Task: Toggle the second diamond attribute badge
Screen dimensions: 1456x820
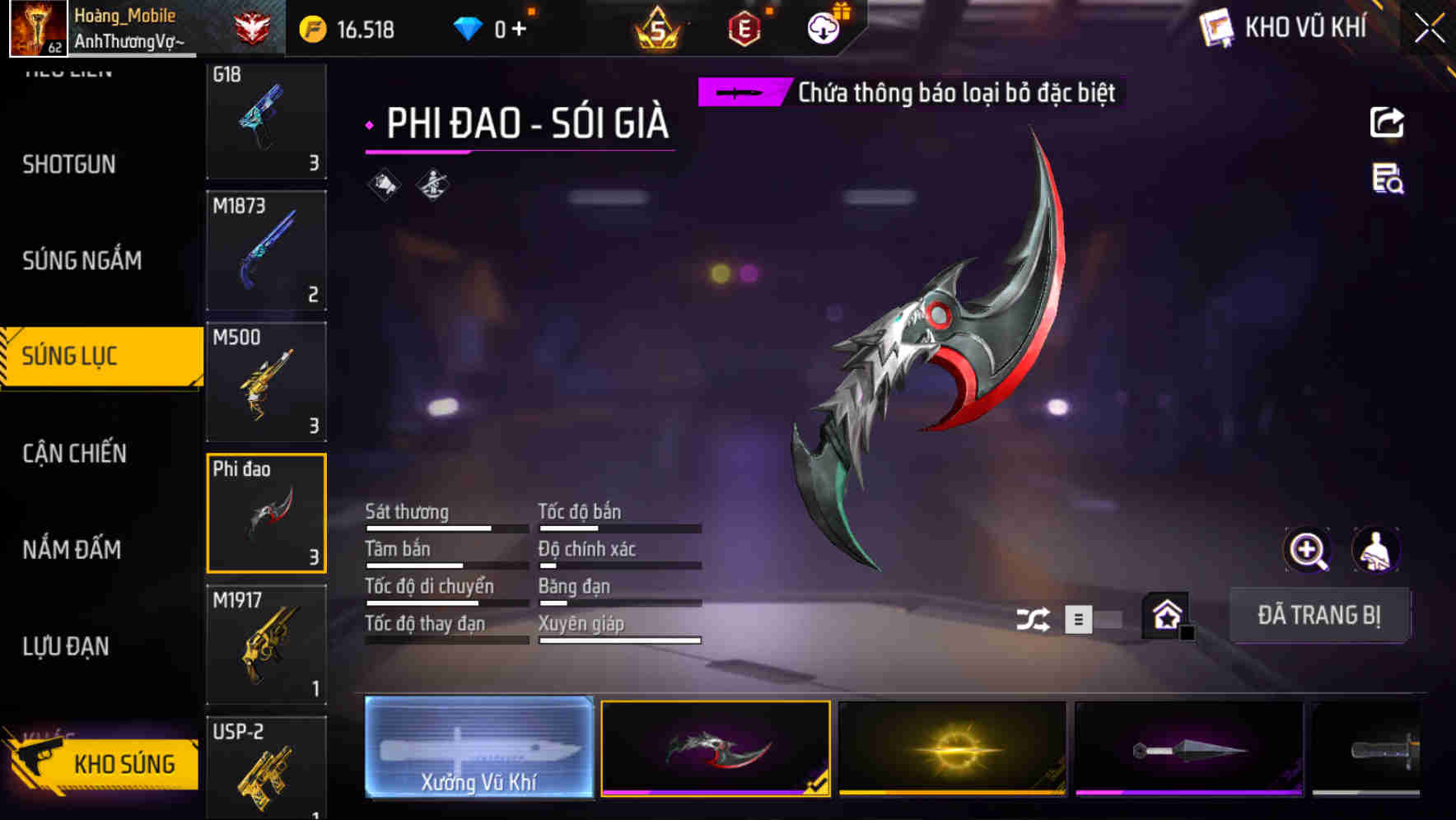Action: (431, 183)
